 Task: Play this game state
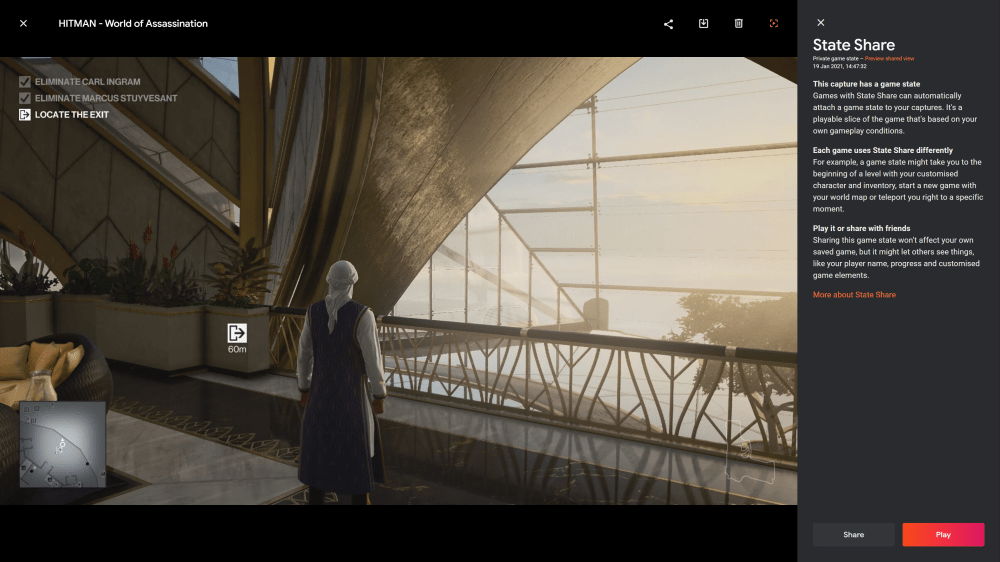943,535
